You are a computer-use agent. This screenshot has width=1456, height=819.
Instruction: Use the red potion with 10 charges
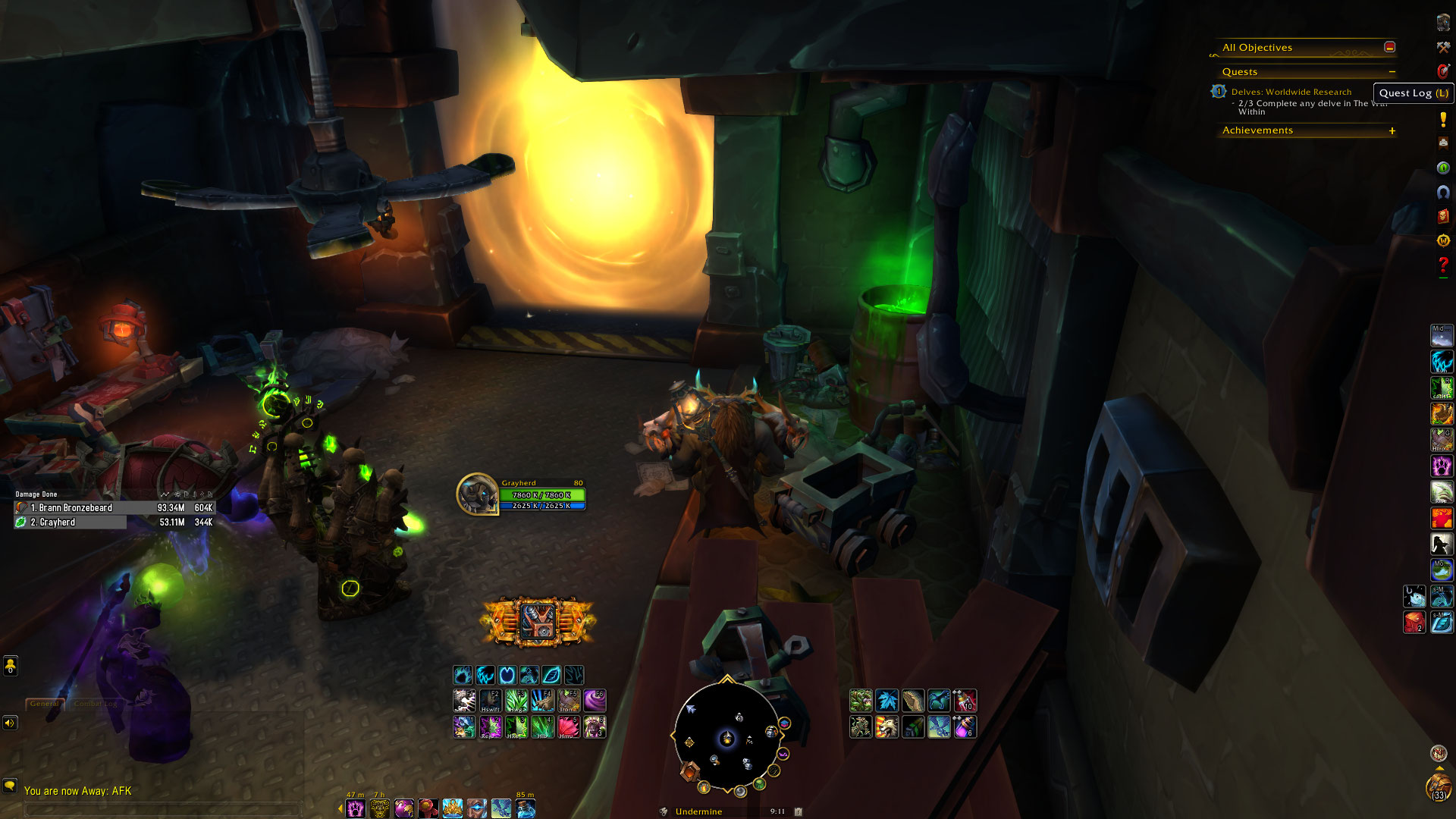pos(965,700)
